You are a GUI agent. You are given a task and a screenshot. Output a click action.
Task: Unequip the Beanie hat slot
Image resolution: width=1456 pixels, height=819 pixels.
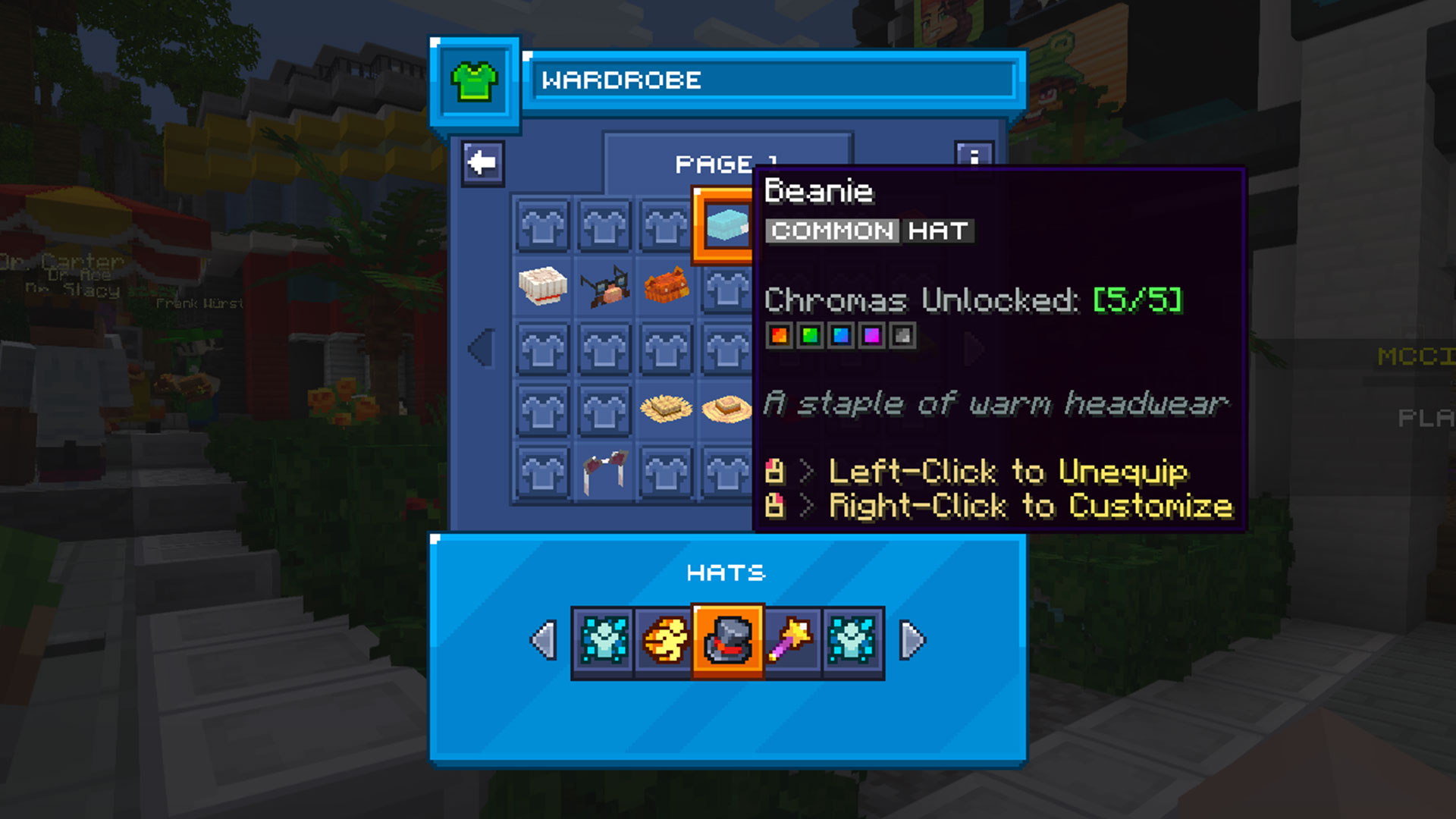(x=724, y=226)
